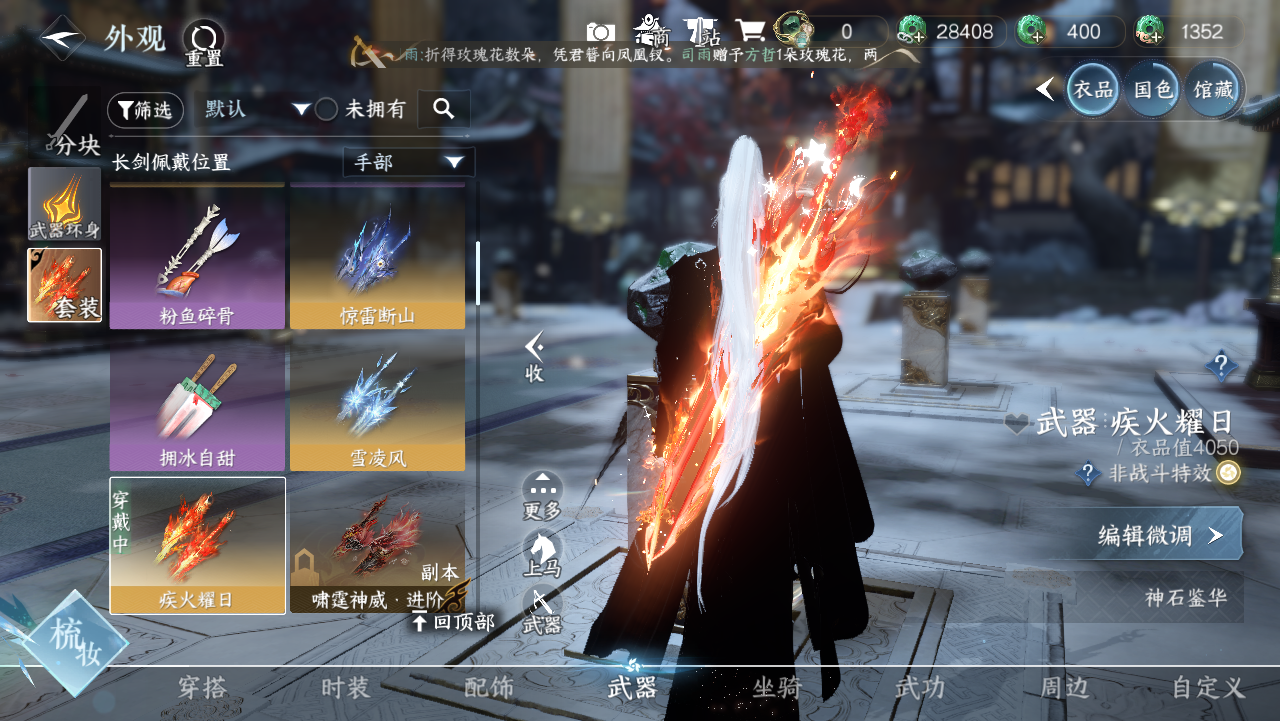Select the 啸霆神威·进阶 weapon skin
This screenshot has height=721, width=1280.
point(377,545)
